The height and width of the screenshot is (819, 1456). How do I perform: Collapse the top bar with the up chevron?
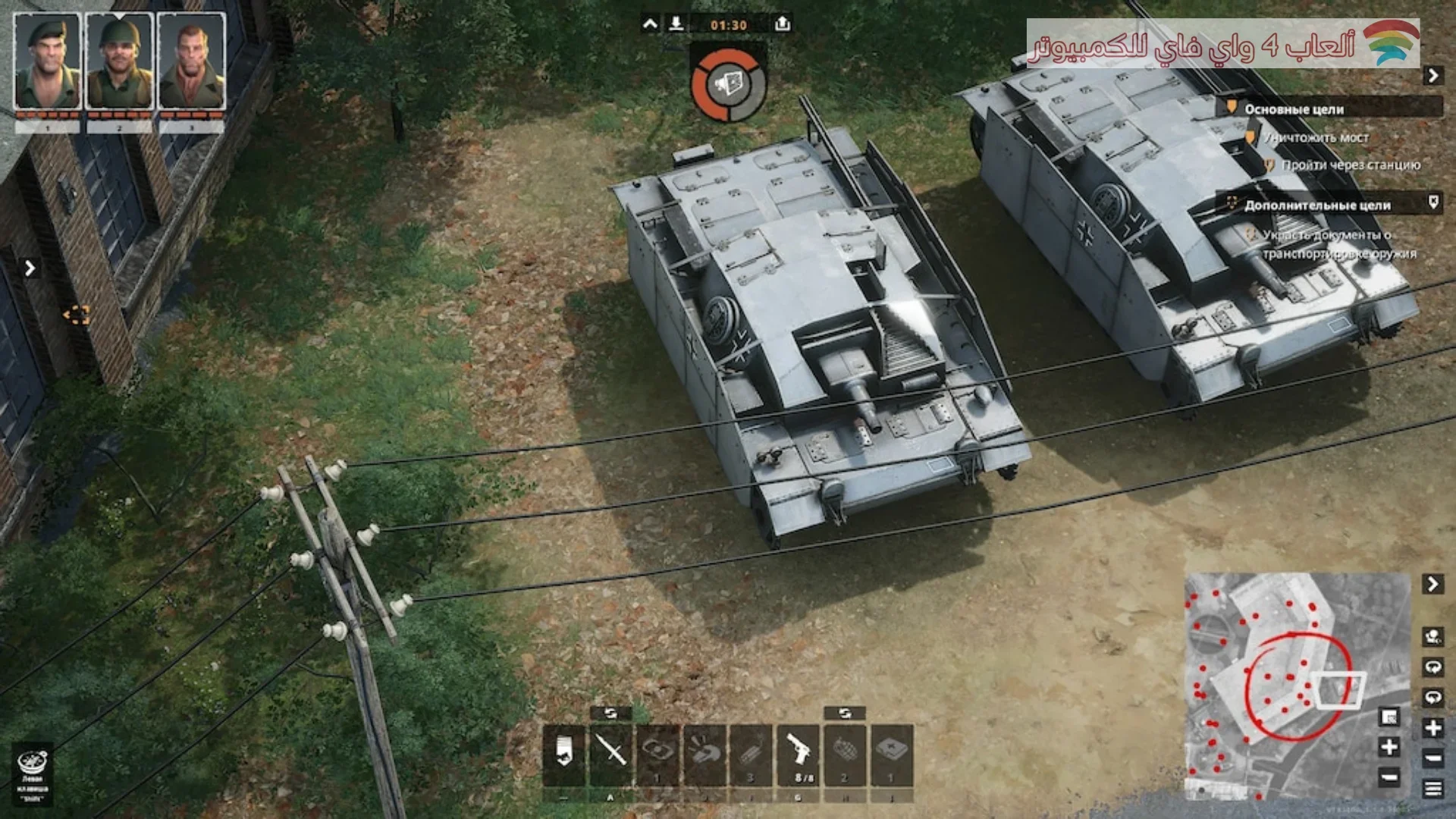coord(650,24)
